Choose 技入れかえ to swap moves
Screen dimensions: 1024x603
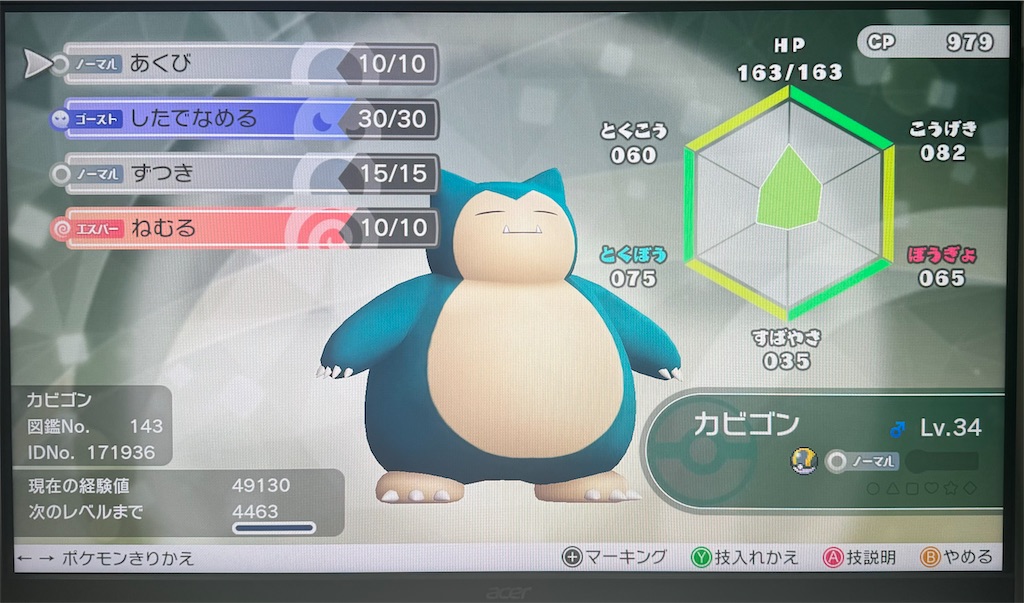(x=745, y=557)
